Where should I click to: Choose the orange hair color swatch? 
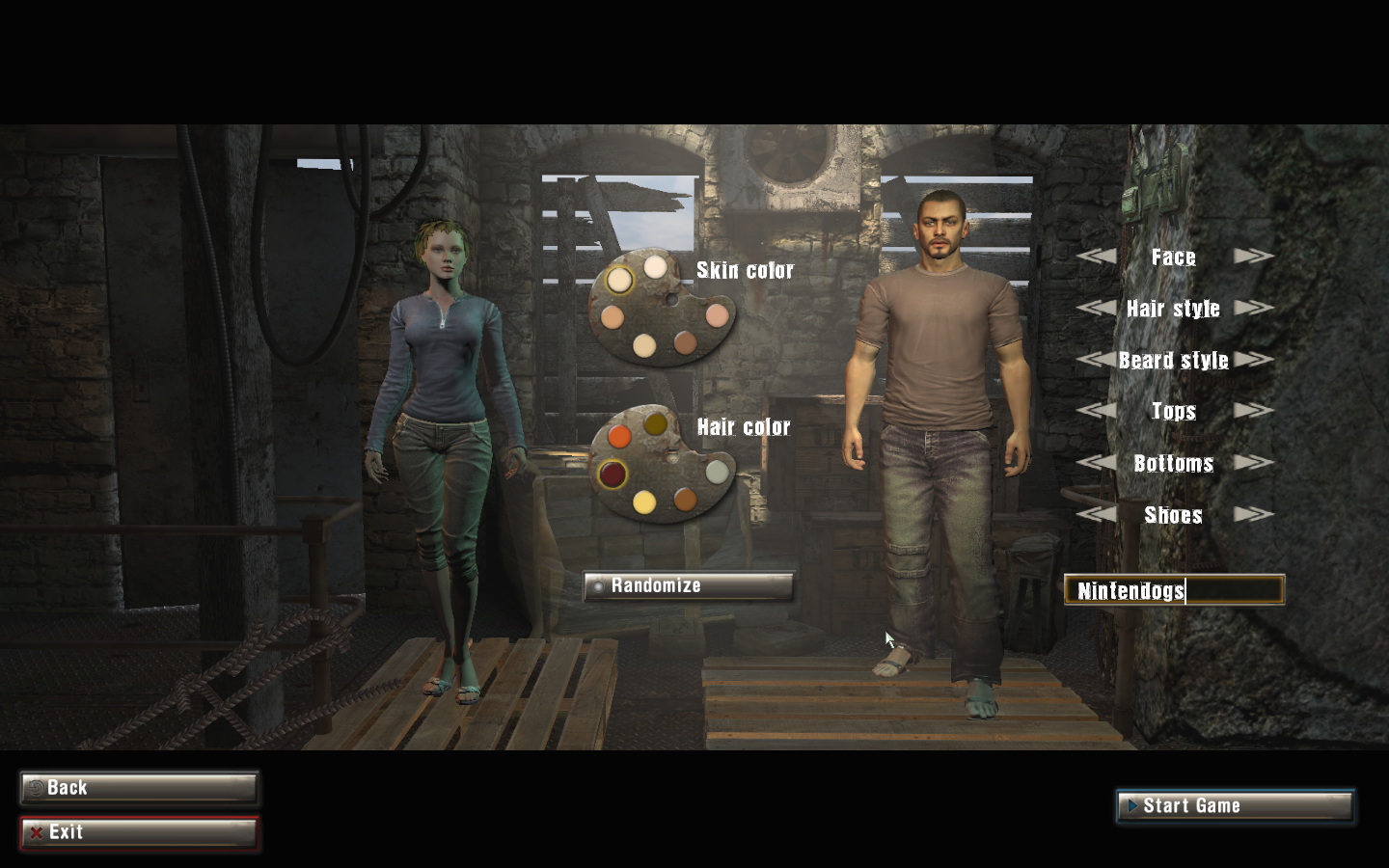(619, 436)
